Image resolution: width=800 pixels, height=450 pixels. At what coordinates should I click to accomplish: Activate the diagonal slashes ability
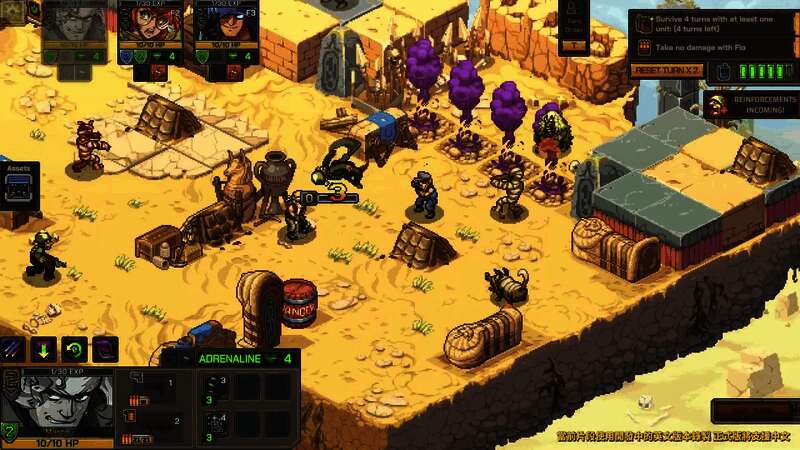[x=13, y=350]
